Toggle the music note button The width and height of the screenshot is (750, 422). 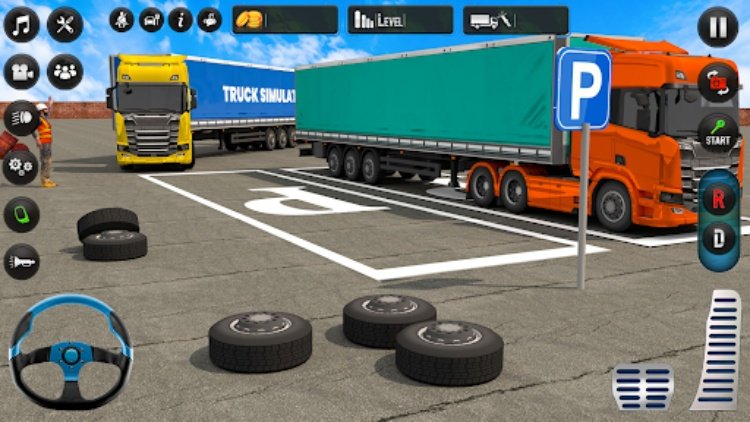coord(21,25)
